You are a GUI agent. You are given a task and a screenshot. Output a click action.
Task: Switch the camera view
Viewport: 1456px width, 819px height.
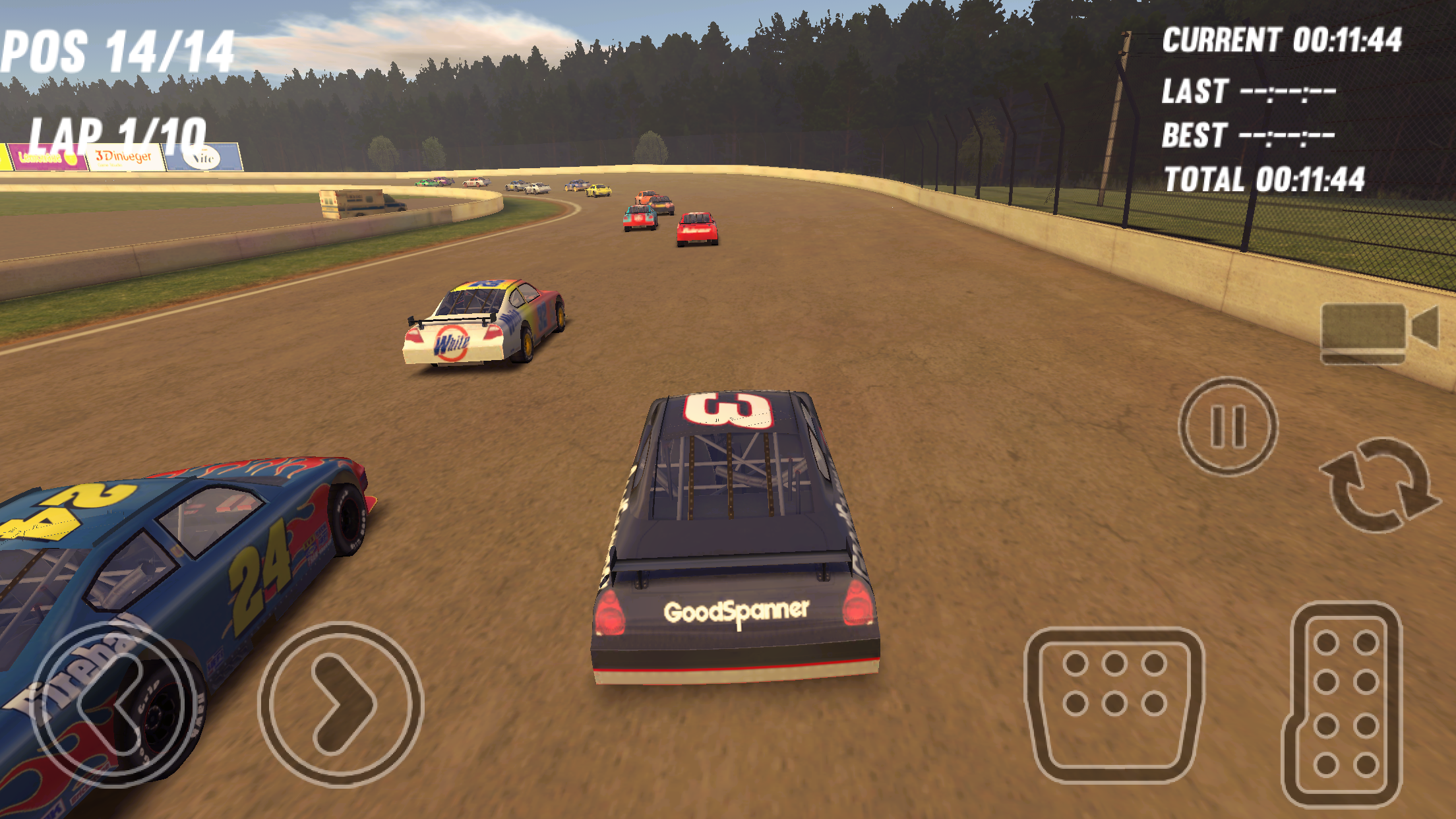1378,331
